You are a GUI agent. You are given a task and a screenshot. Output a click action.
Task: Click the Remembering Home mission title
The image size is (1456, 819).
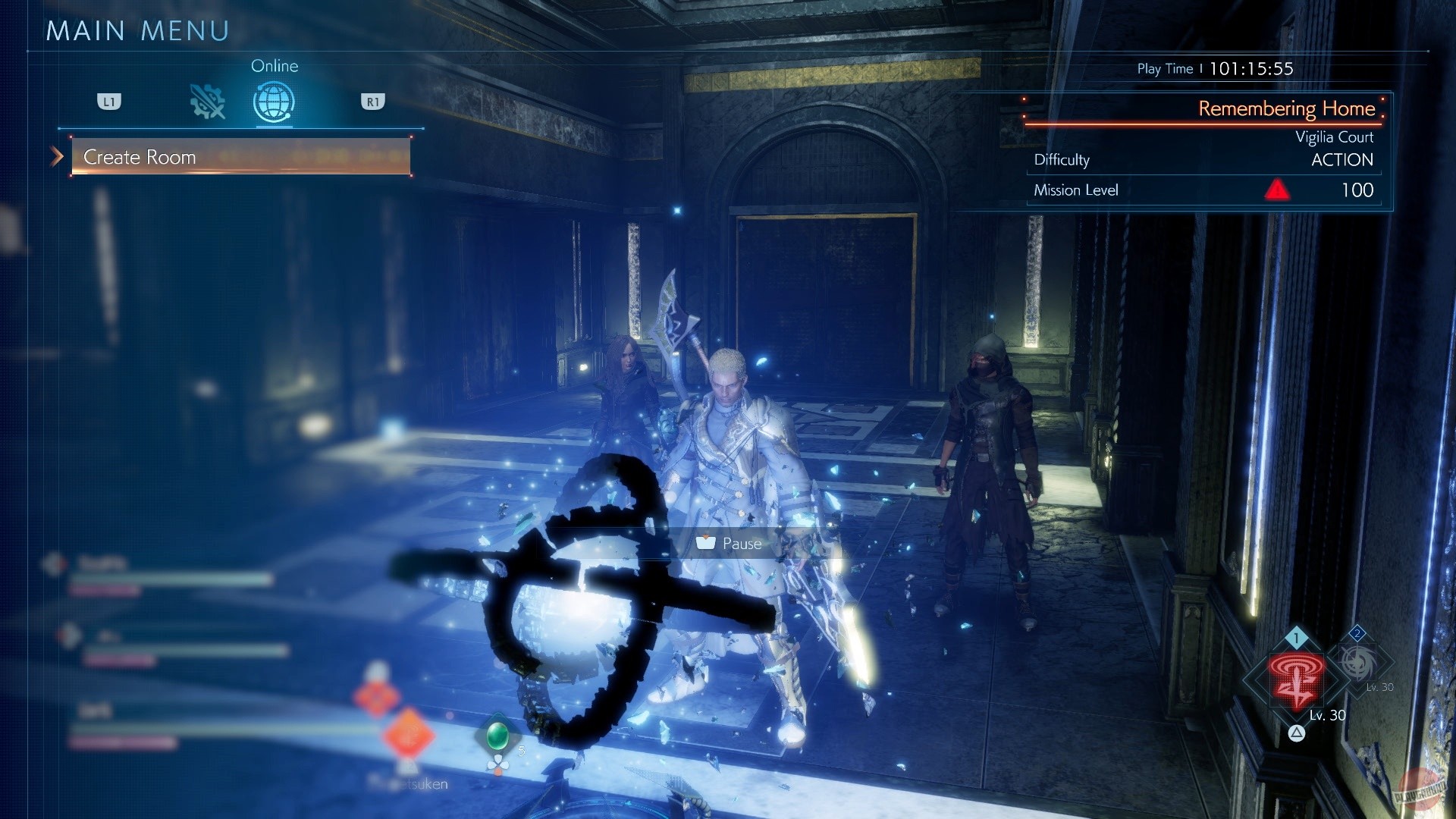click(x=1286, y=108)
